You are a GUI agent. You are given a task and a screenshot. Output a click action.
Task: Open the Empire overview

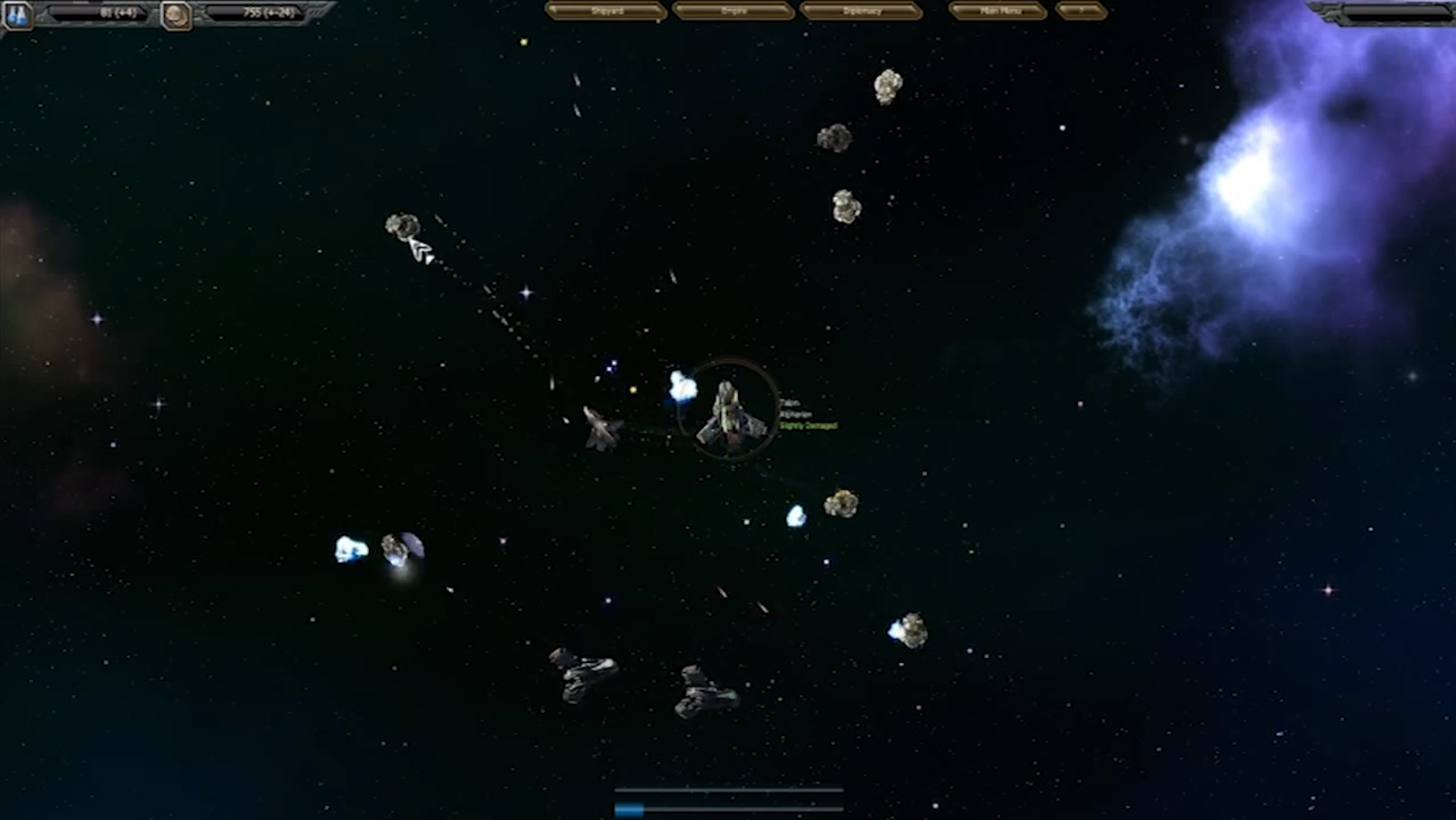pyautogui.click(x=734, y=11)
